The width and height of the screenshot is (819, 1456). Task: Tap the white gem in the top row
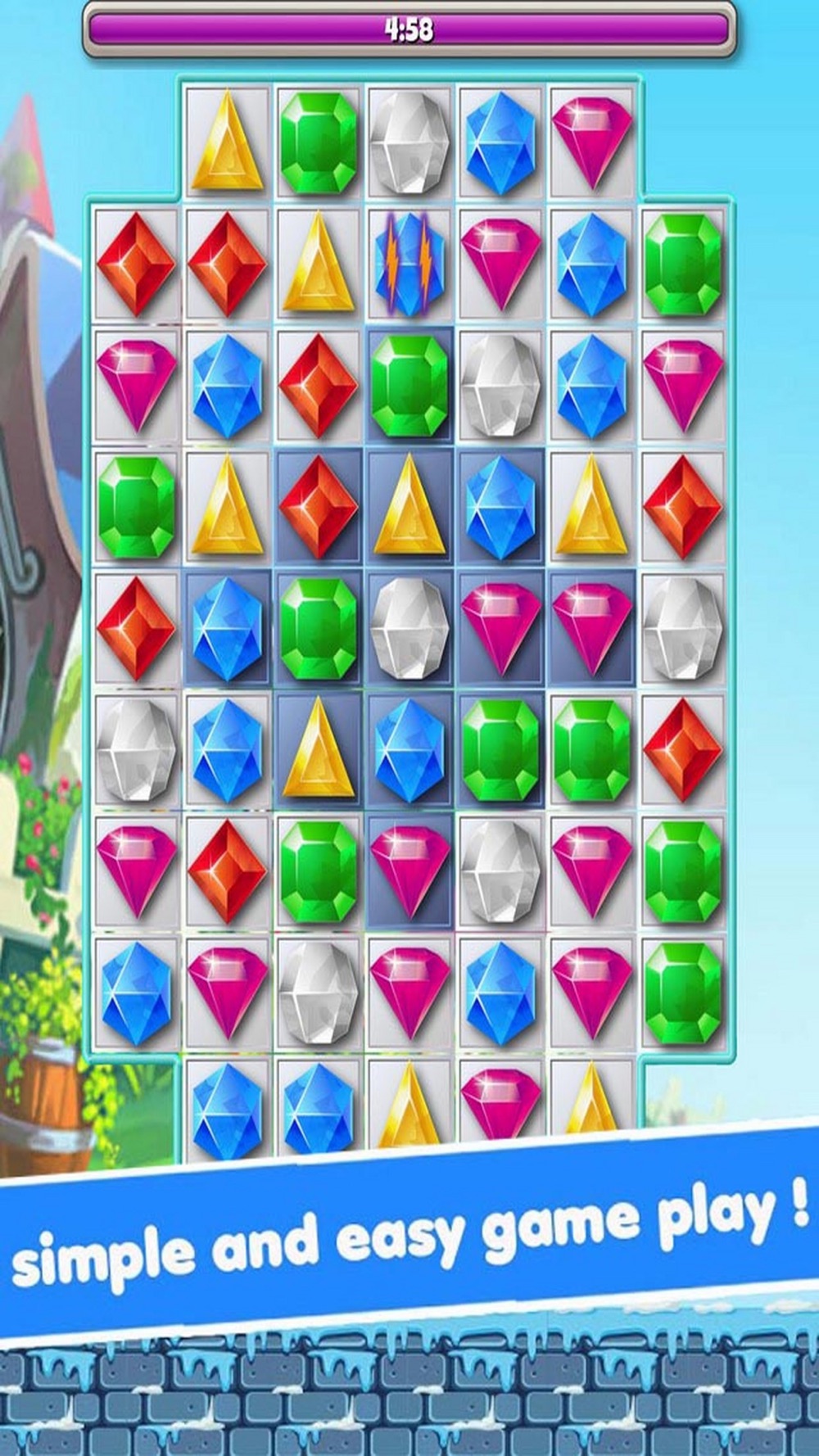coord(409,142)
